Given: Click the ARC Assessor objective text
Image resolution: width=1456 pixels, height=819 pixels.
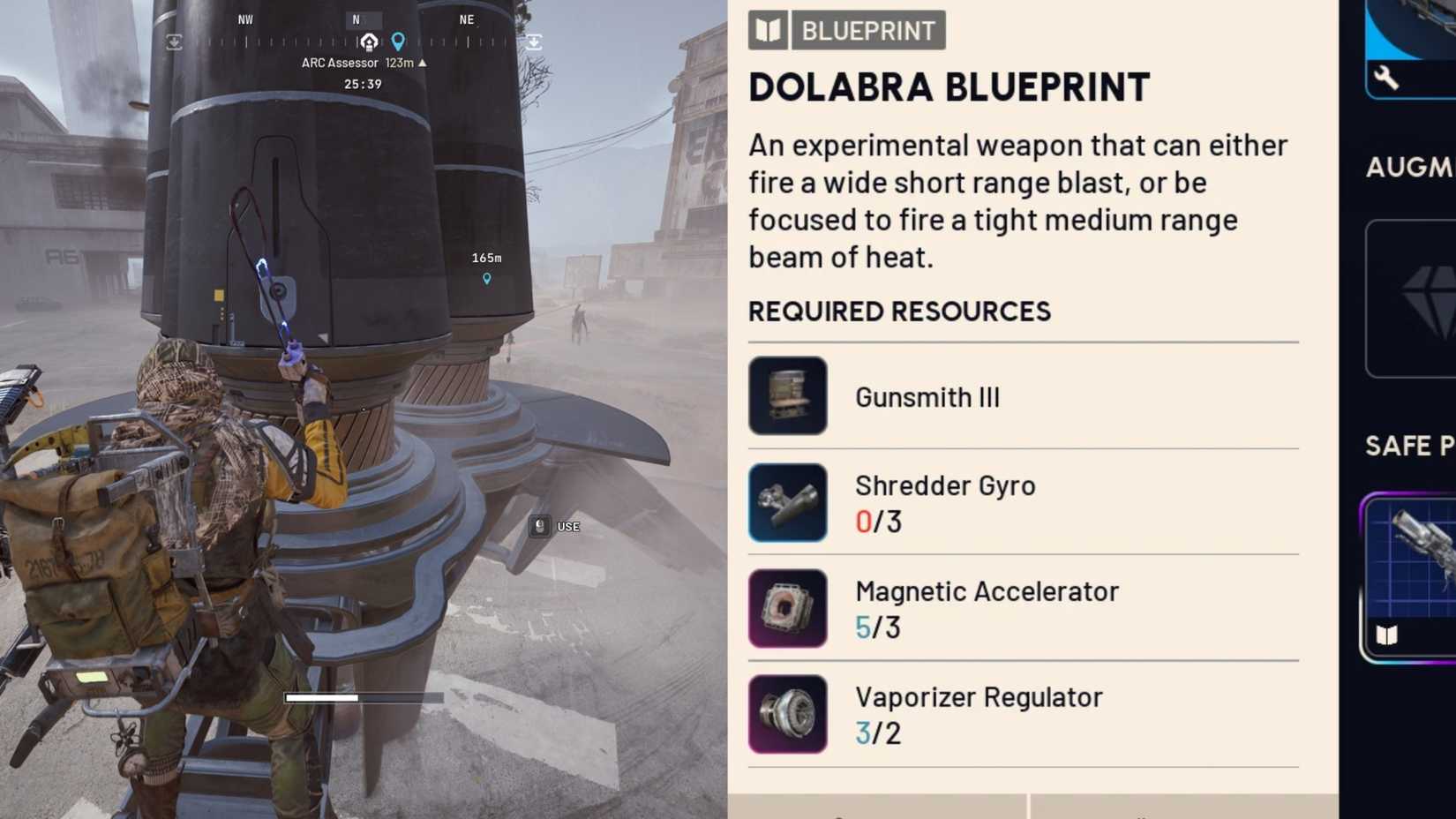Looking at the screenshot, I should 341,63.
